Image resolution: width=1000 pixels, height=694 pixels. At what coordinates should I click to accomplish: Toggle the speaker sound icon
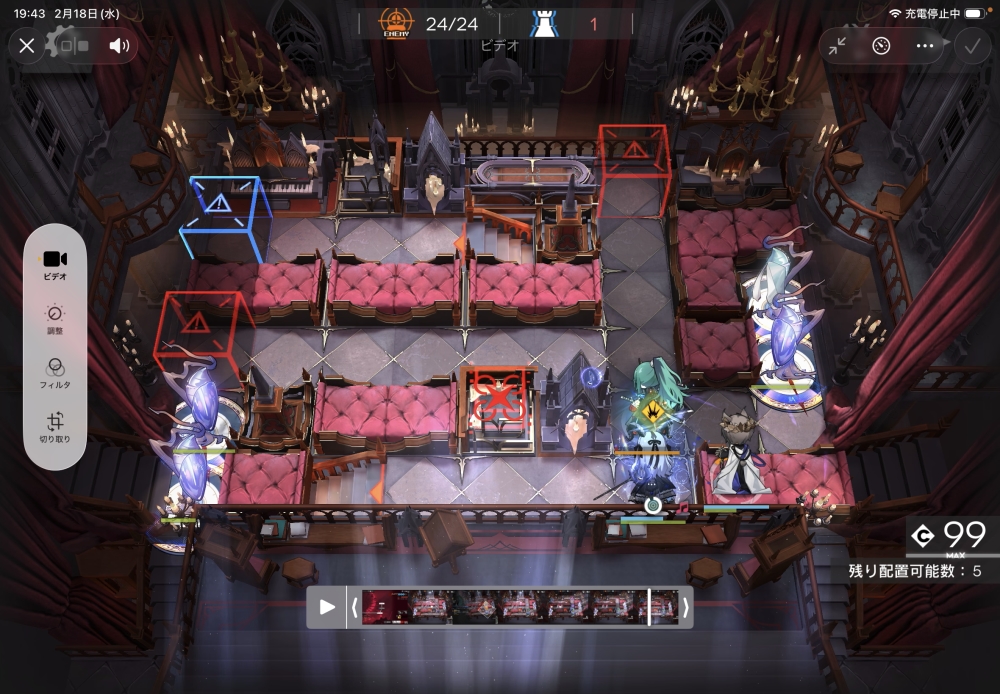coord(120,45)
